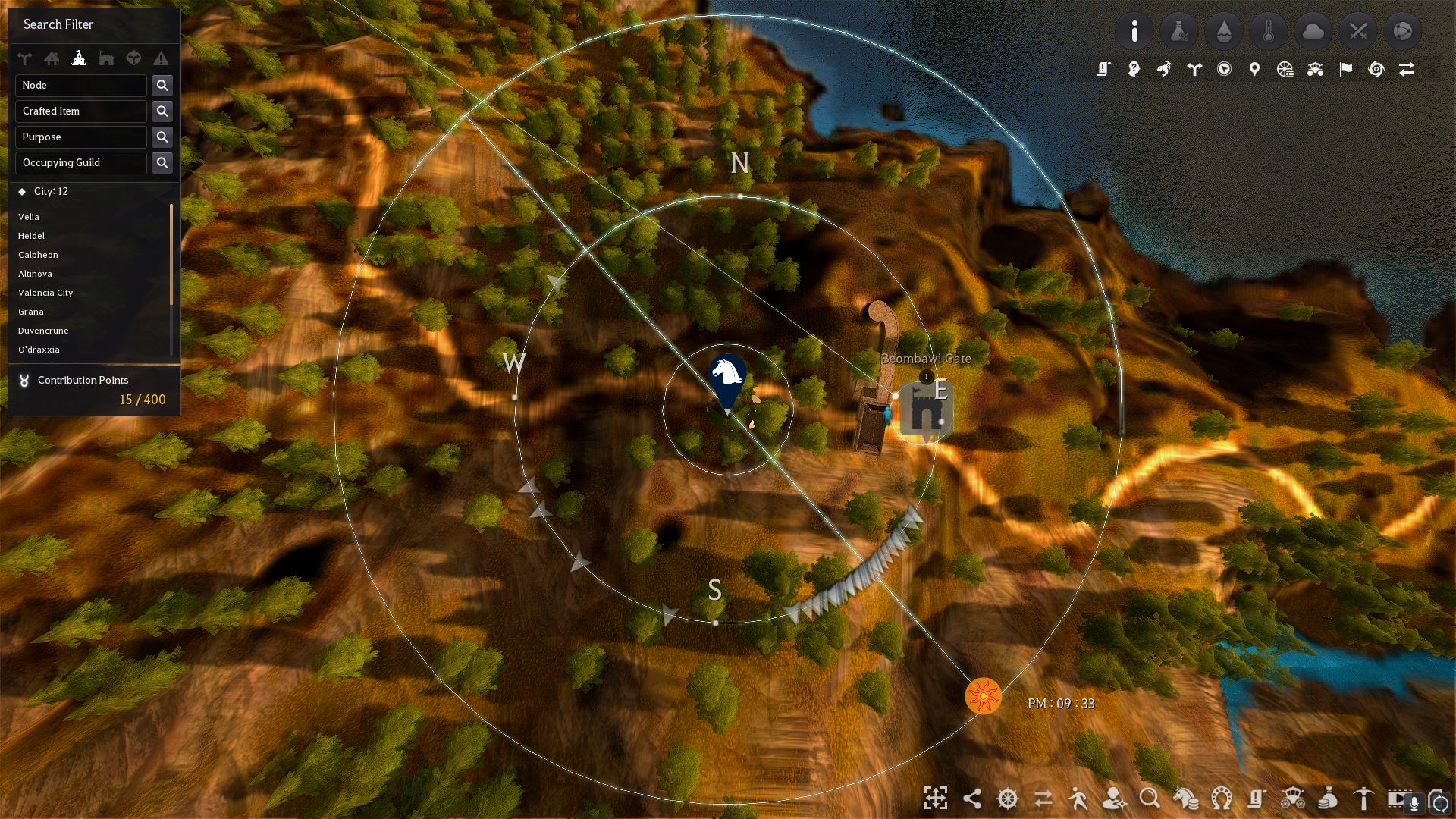The image size is (1456, 819).
Task: Open the map information panel
Action: (1134, 32)
